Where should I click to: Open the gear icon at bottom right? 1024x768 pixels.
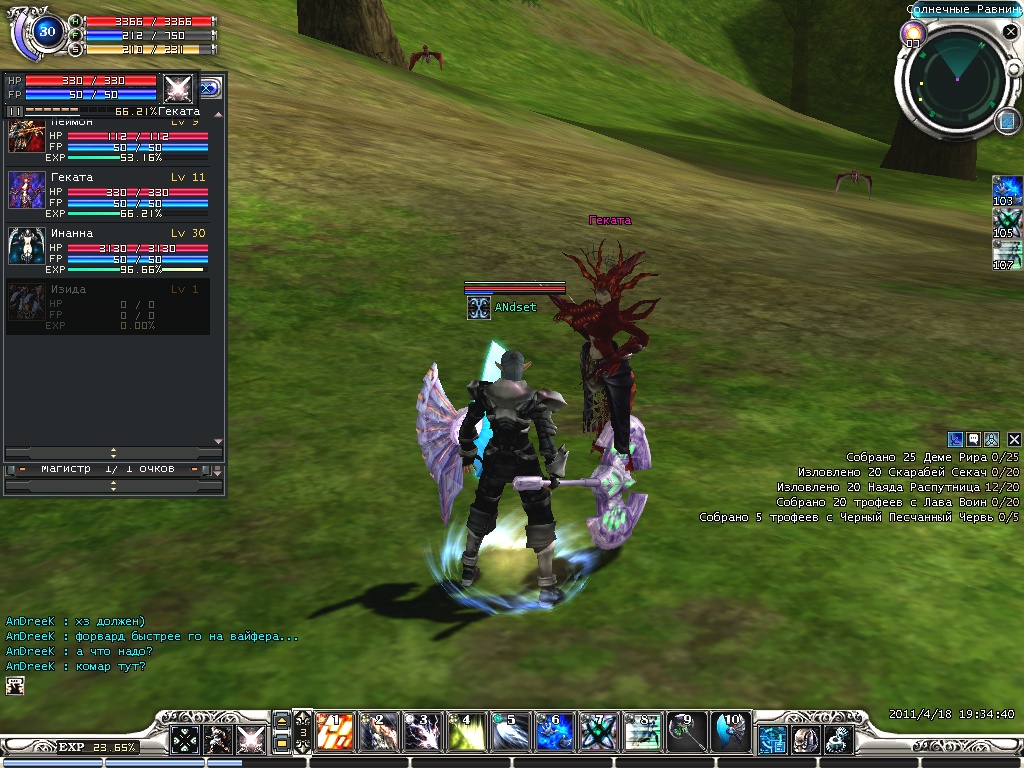[x=837, y=740]
